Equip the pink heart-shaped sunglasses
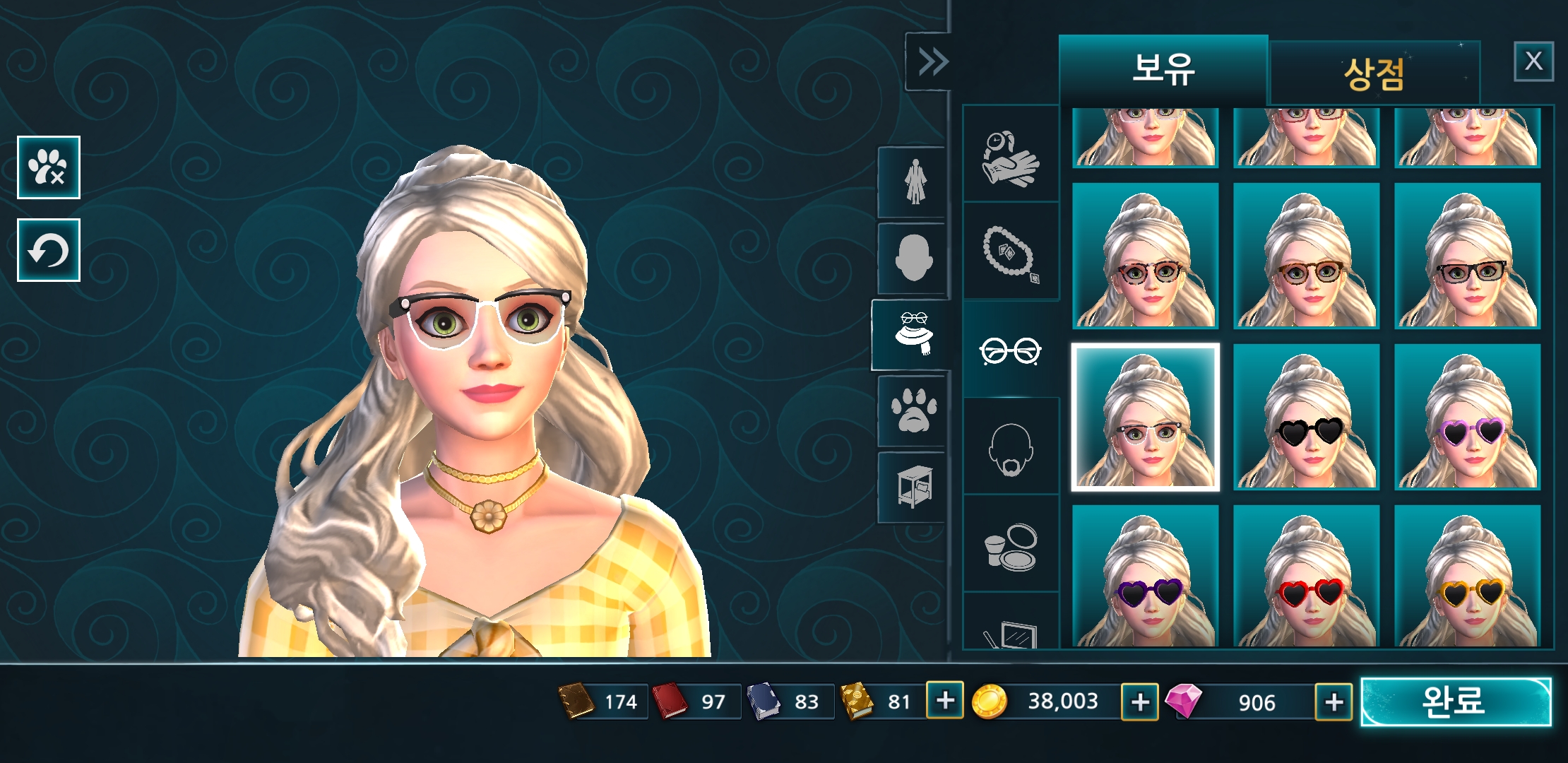This screenshot has width=1568, height=763. (1467, 417)
